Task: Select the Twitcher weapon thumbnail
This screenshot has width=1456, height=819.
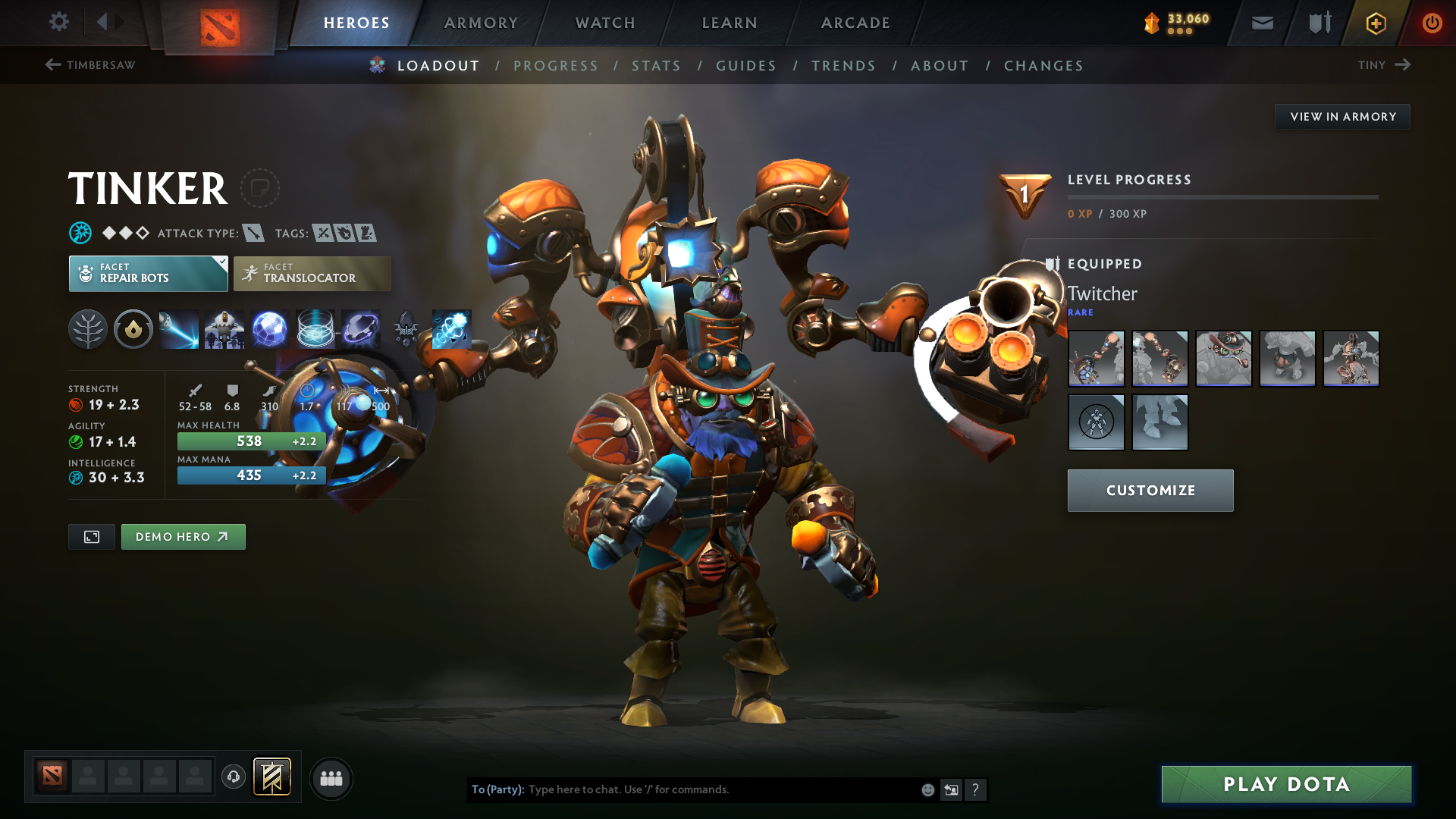Action: tap(1096, 358)
